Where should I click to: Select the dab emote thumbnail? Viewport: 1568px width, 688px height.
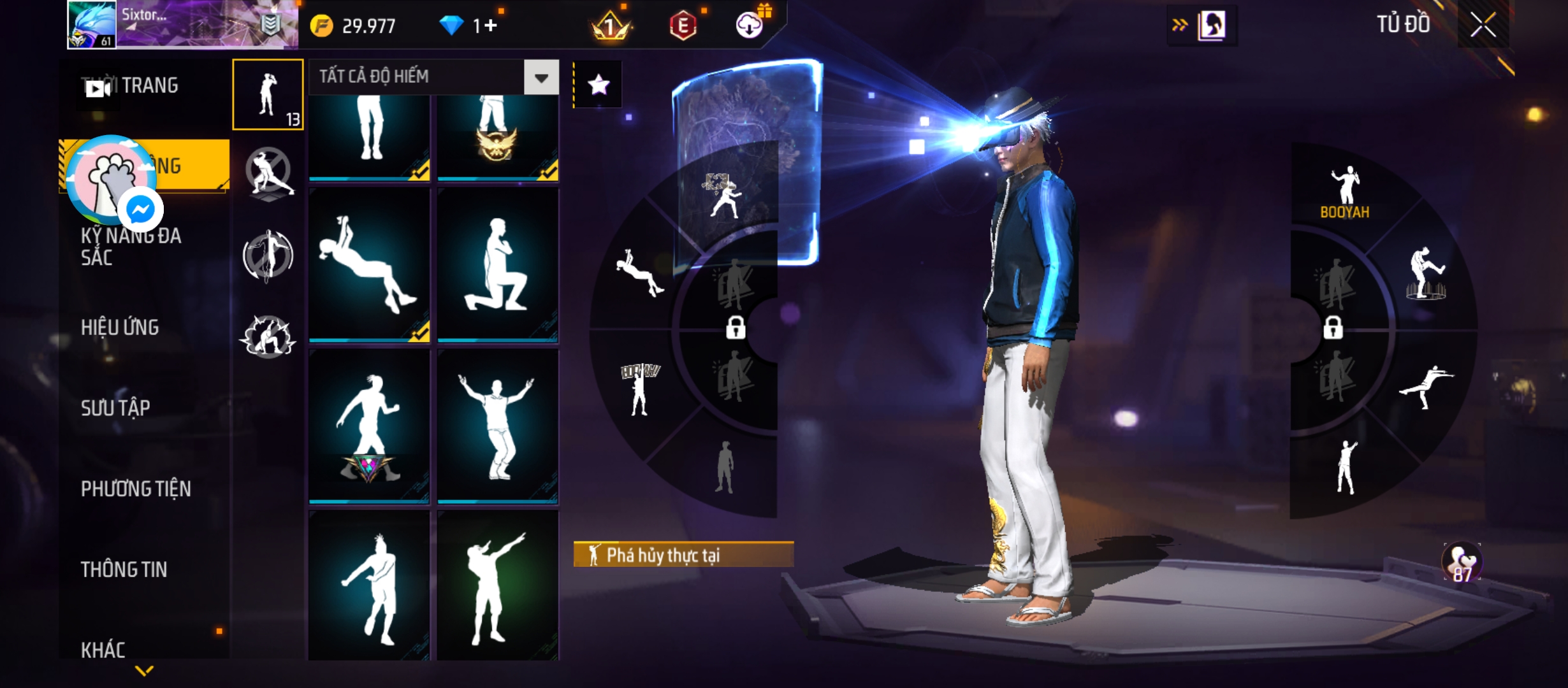click(497, 586)
